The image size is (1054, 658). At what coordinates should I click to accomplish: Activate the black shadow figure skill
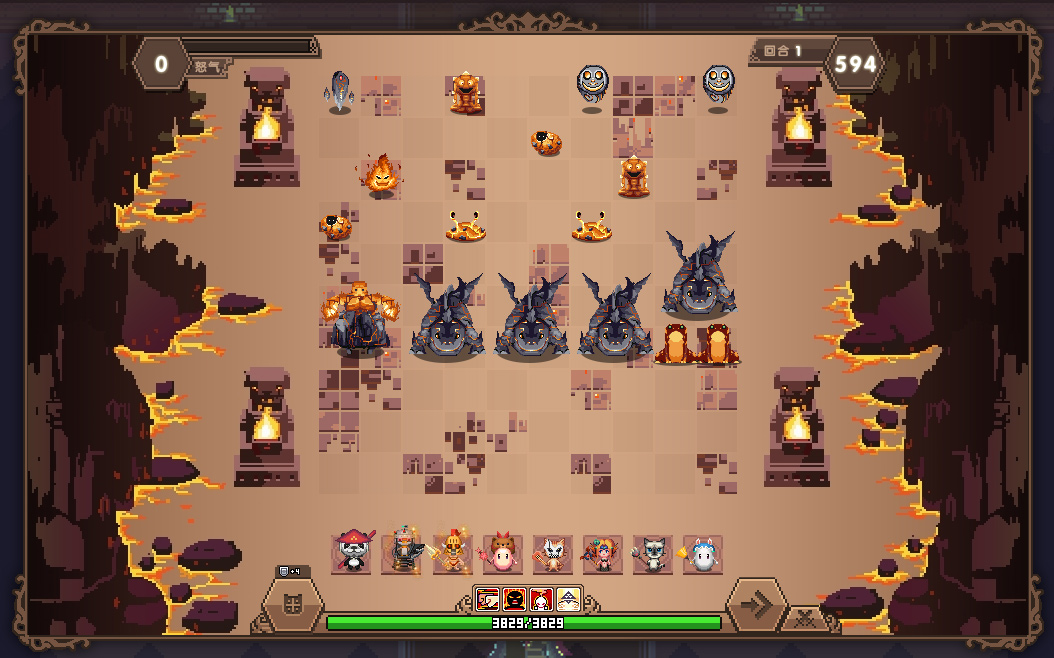coord(514,599)
